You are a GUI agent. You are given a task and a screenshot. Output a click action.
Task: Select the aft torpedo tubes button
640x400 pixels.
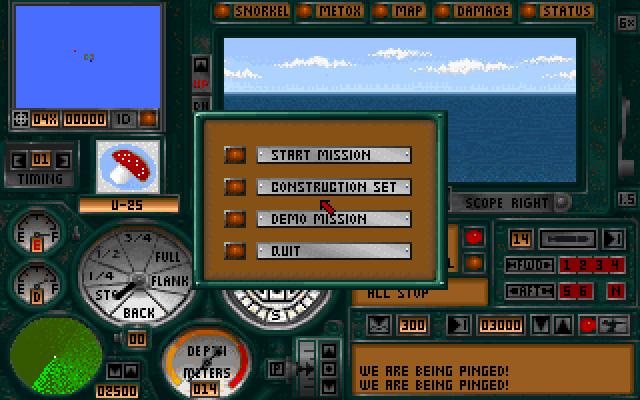click(x=528, y=291)
